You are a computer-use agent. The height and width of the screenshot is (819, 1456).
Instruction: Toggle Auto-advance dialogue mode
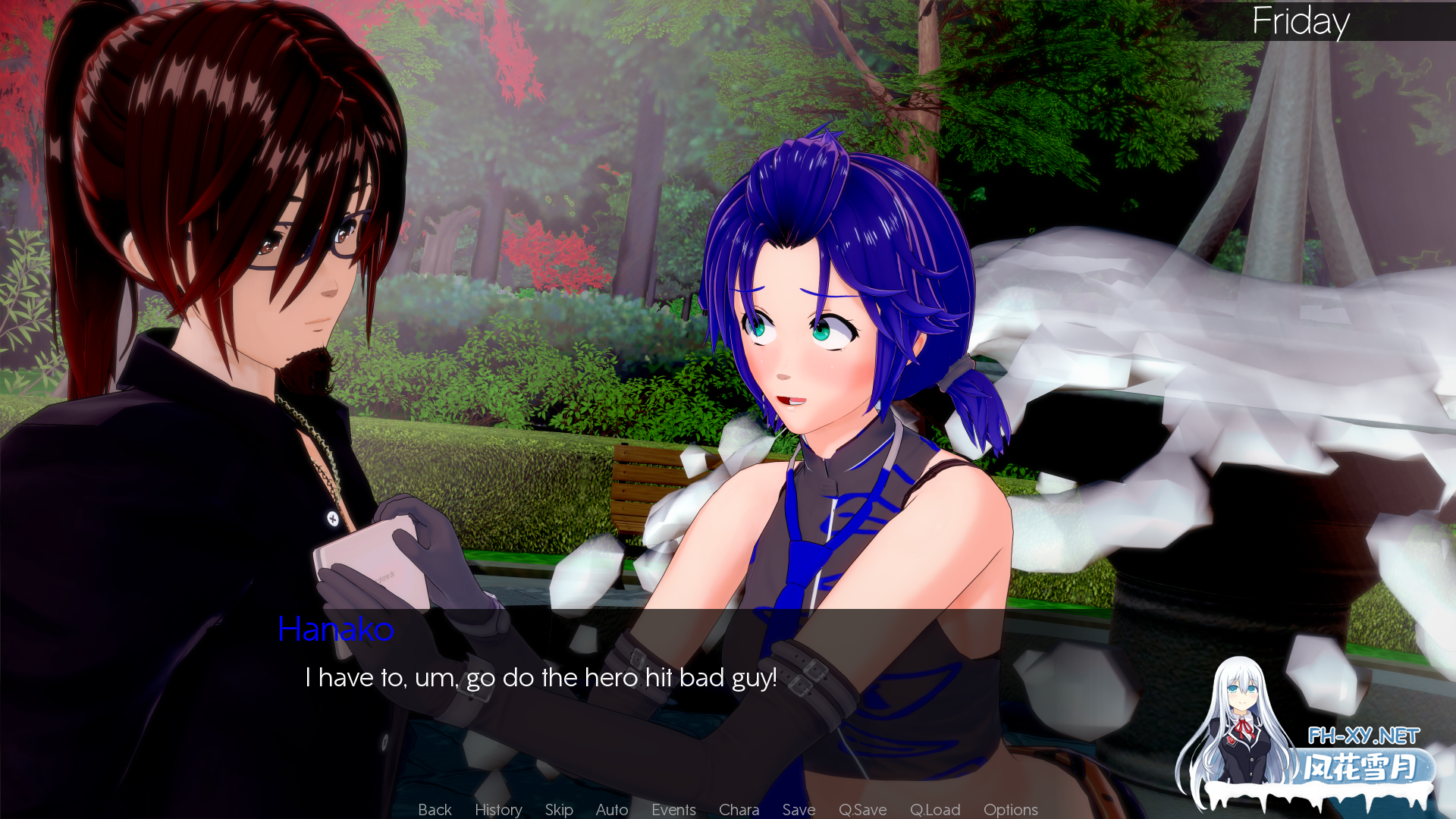tap(611, 809)
